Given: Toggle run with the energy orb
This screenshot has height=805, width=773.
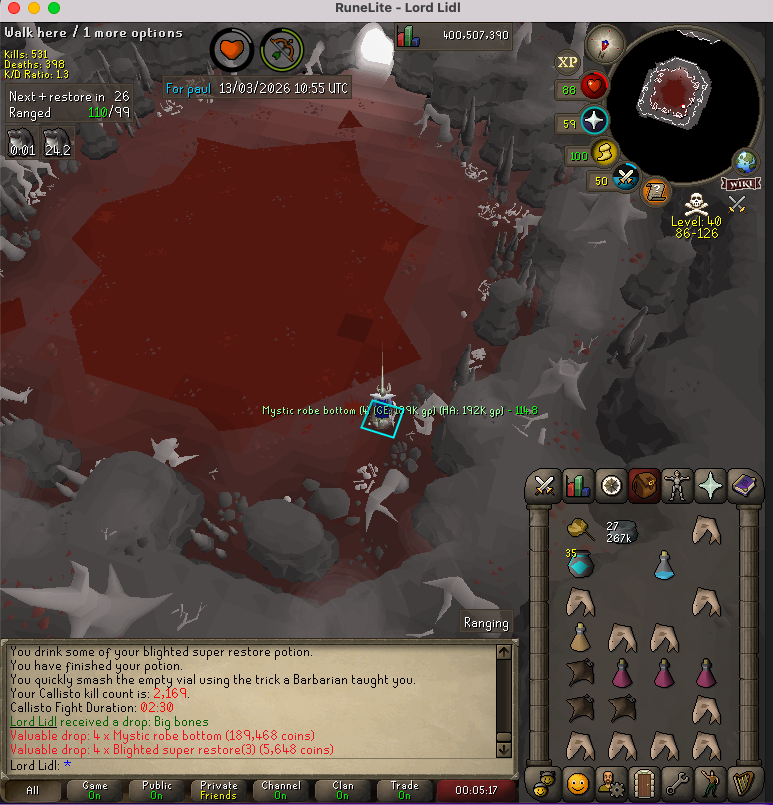Looking at the screenshot, I should point(606,153).
